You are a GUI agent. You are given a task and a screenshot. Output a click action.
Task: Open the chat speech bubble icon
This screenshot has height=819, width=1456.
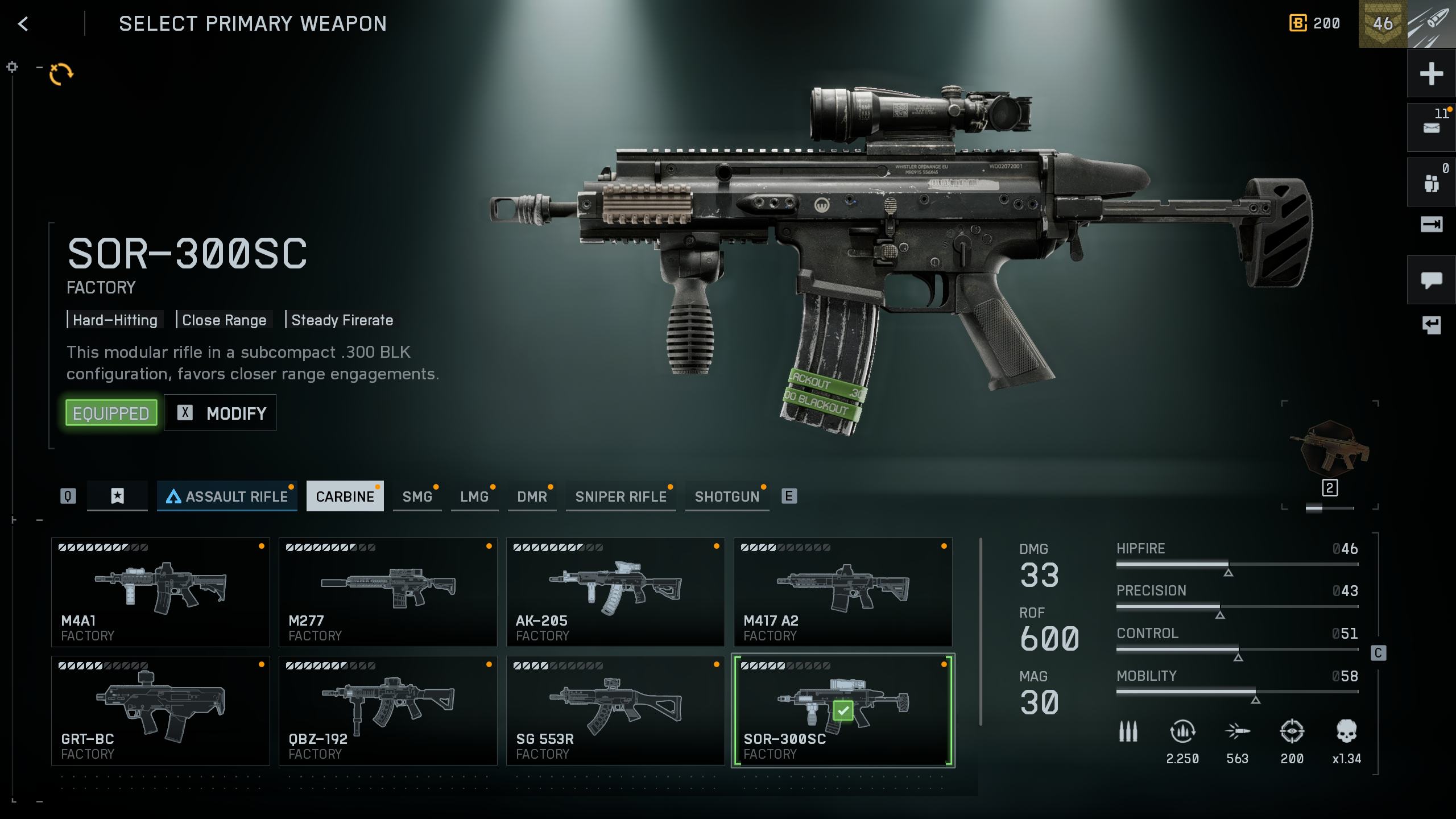[1431, 280]
